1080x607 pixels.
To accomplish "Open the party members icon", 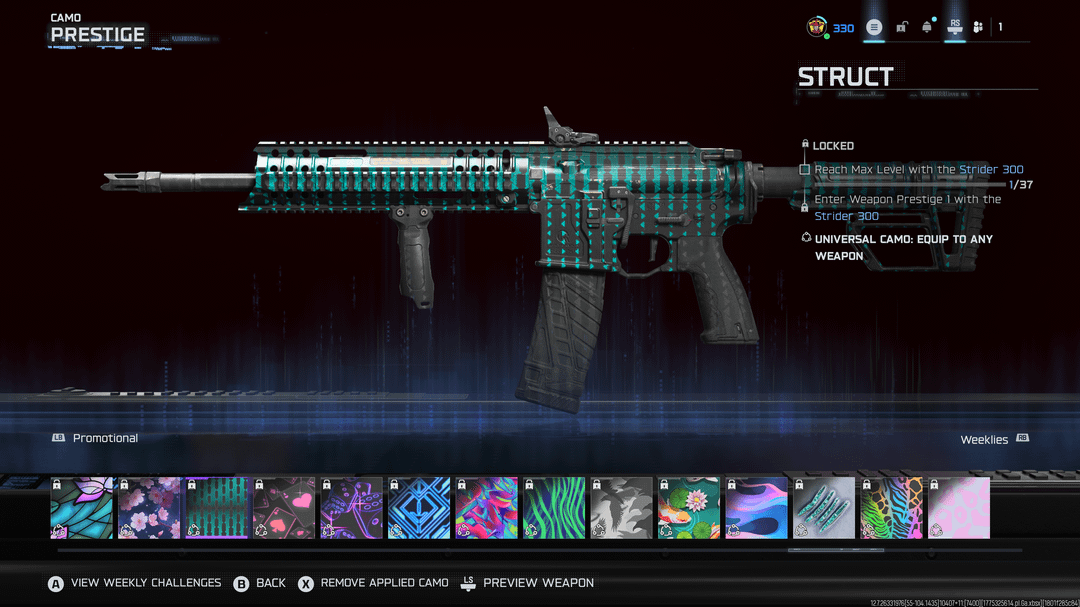I will (978, 27).
